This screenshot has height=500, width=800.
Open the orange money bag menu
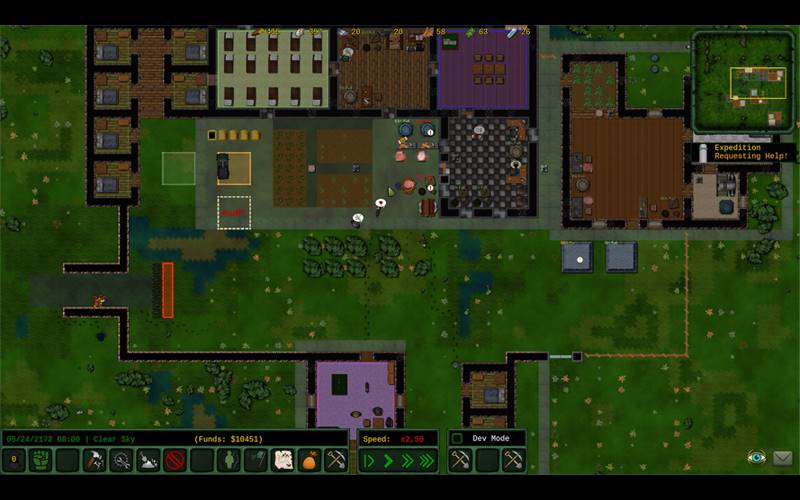310,460
